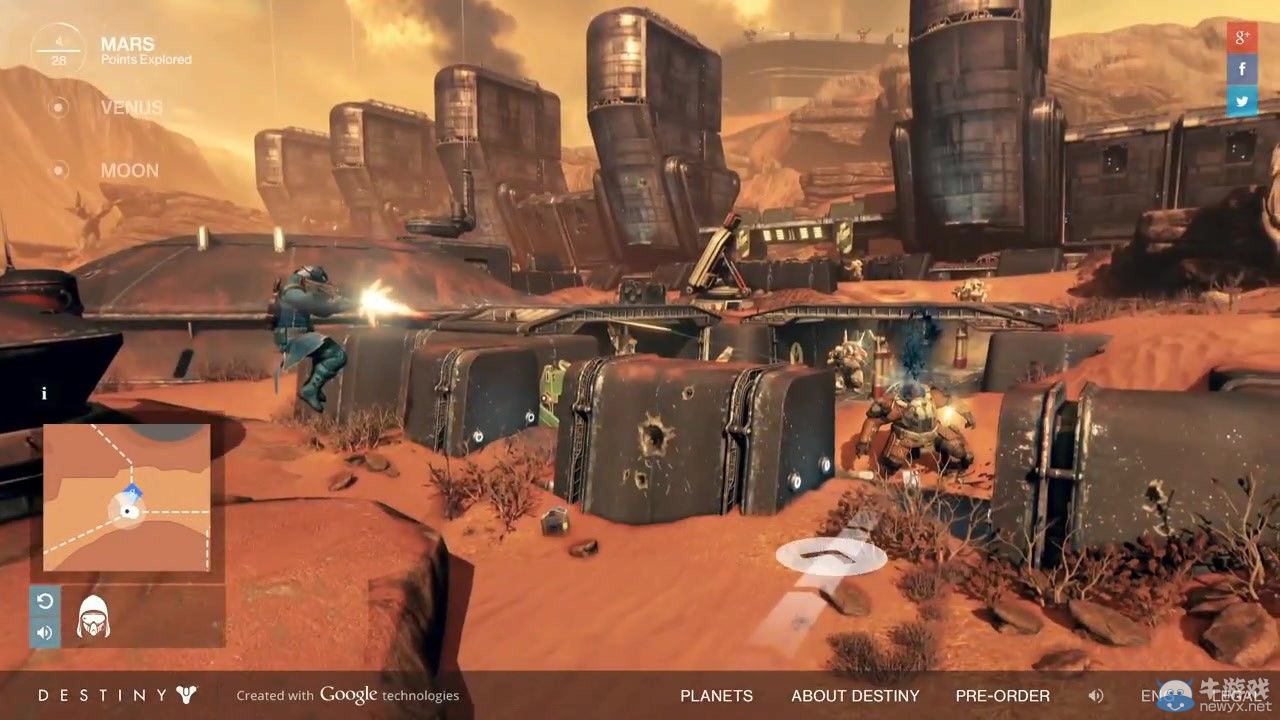Share the page on Google+
This screenshot has width=1280, height=720.
(1242, 38)
